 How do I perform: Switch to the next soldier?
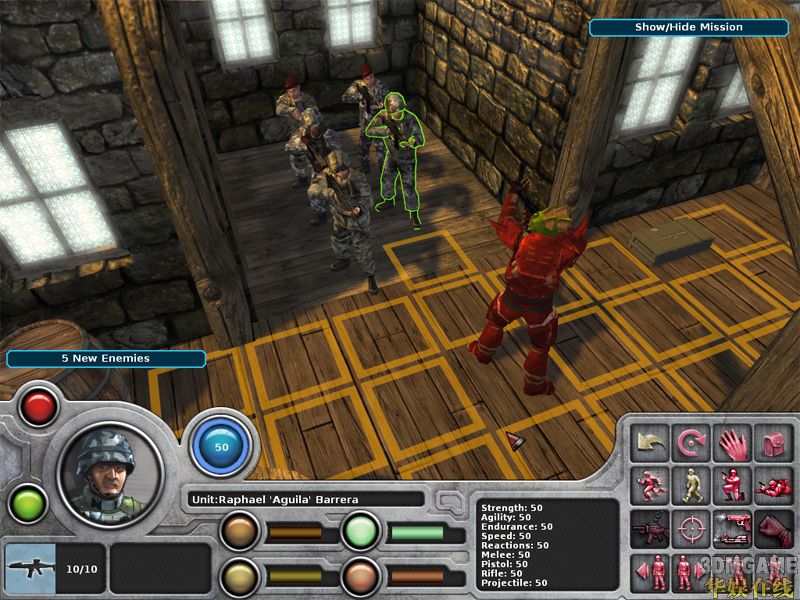(x=691, y=572)
